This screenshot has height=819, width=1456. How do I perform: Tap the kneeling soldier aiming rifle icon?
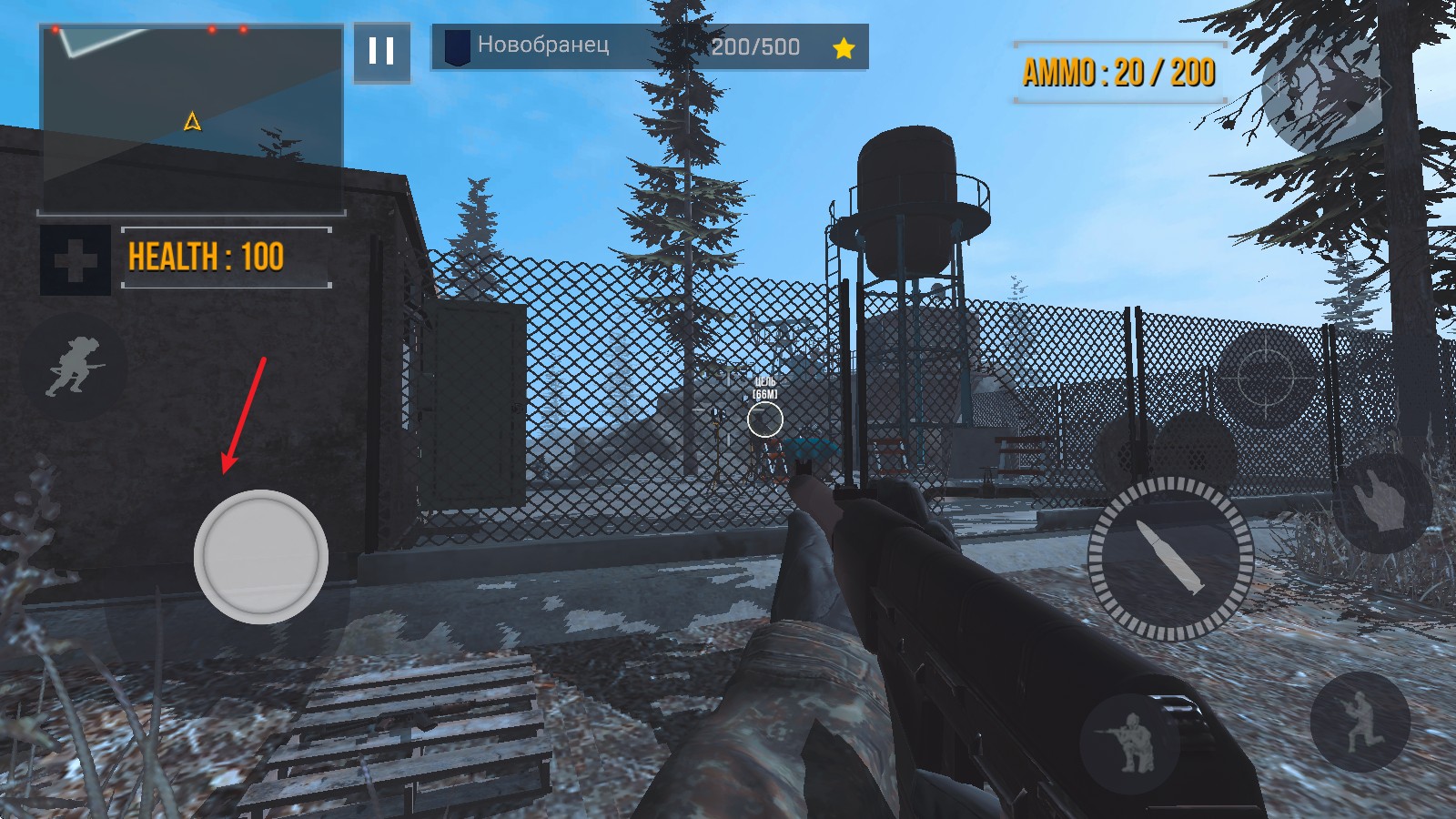tap(1129, 740)
